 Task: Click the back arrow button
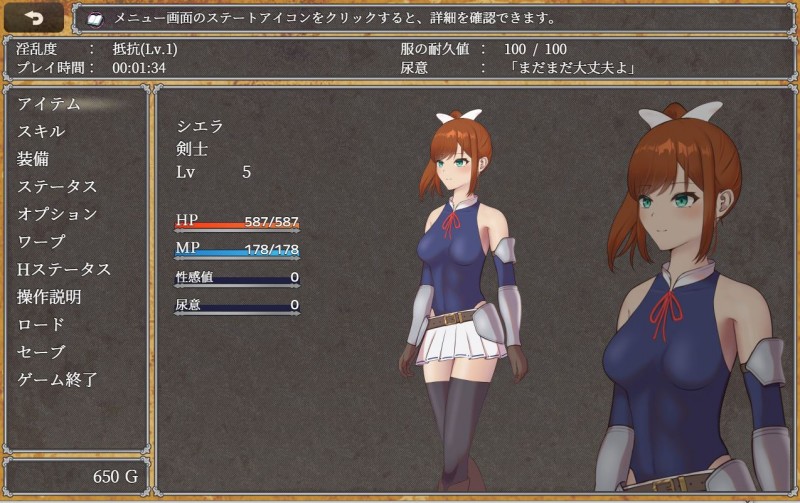[35, 17]
